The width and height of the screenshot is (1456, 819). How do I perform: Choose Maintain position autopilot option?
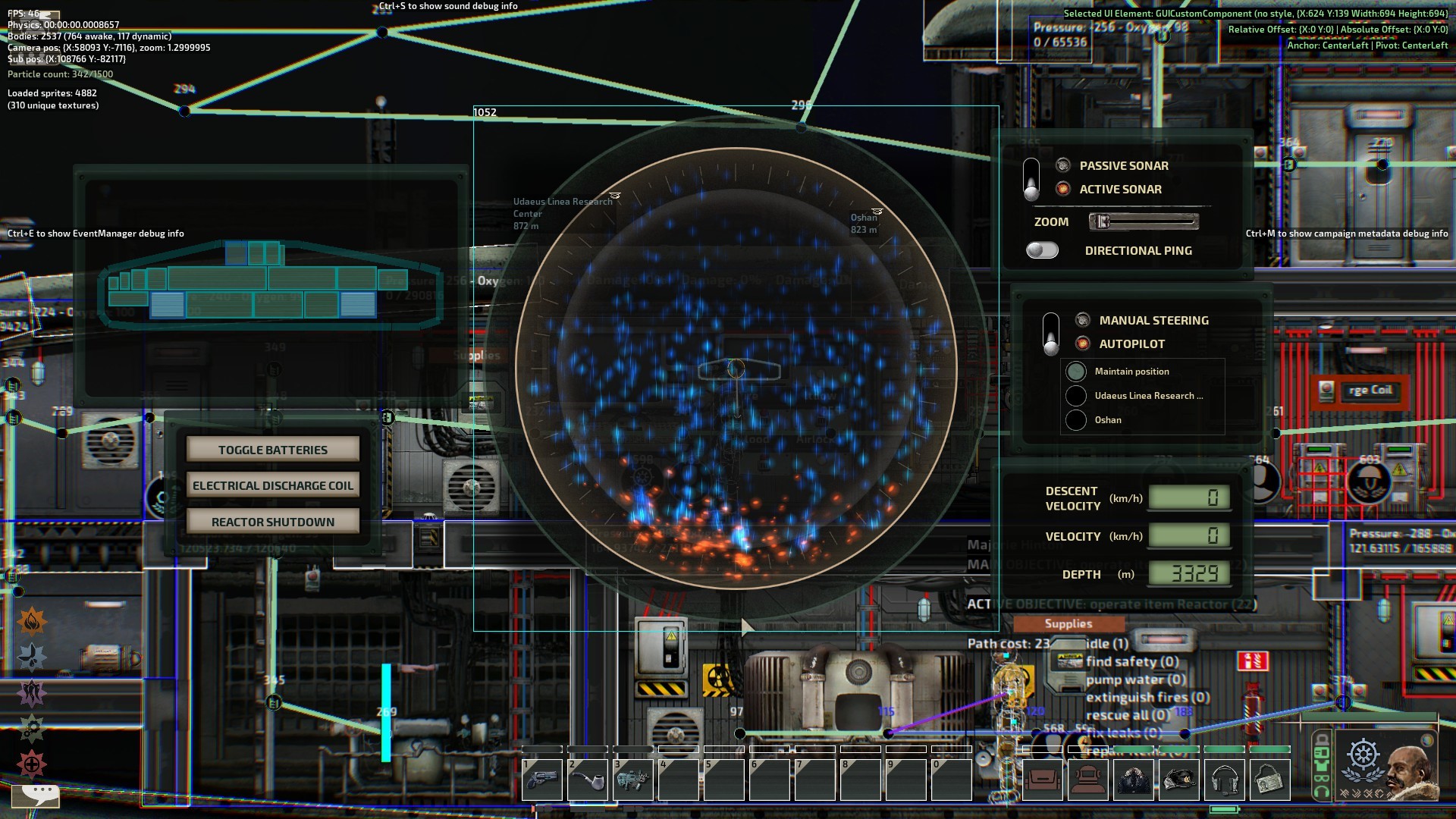coord(1076,372)
